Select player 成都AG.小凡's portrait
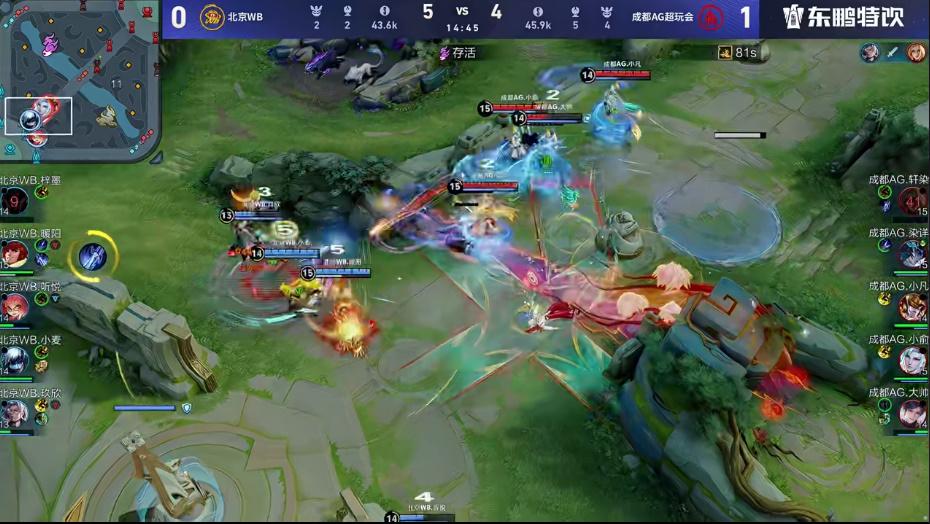Viewport: 930px width, 524px height. click(912, 307)
